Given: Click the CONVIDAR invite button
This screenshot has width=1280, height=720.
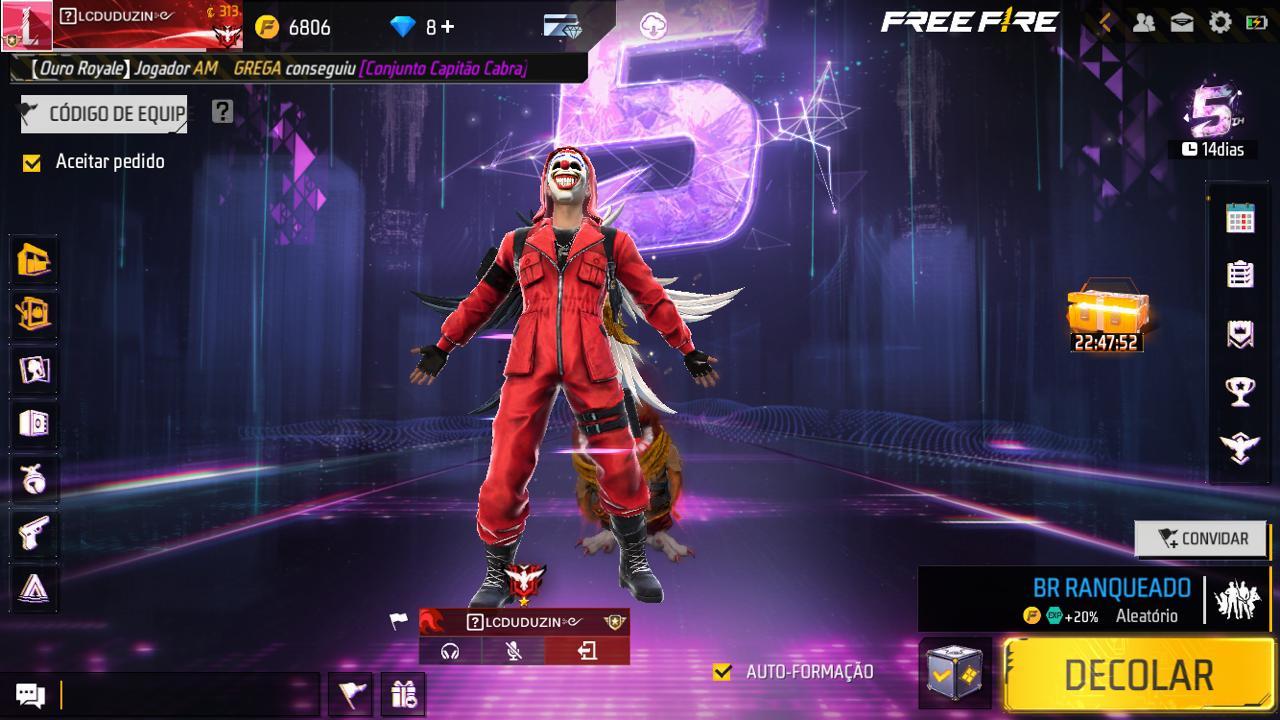Looking at the screenshot, I should 1200,539.
